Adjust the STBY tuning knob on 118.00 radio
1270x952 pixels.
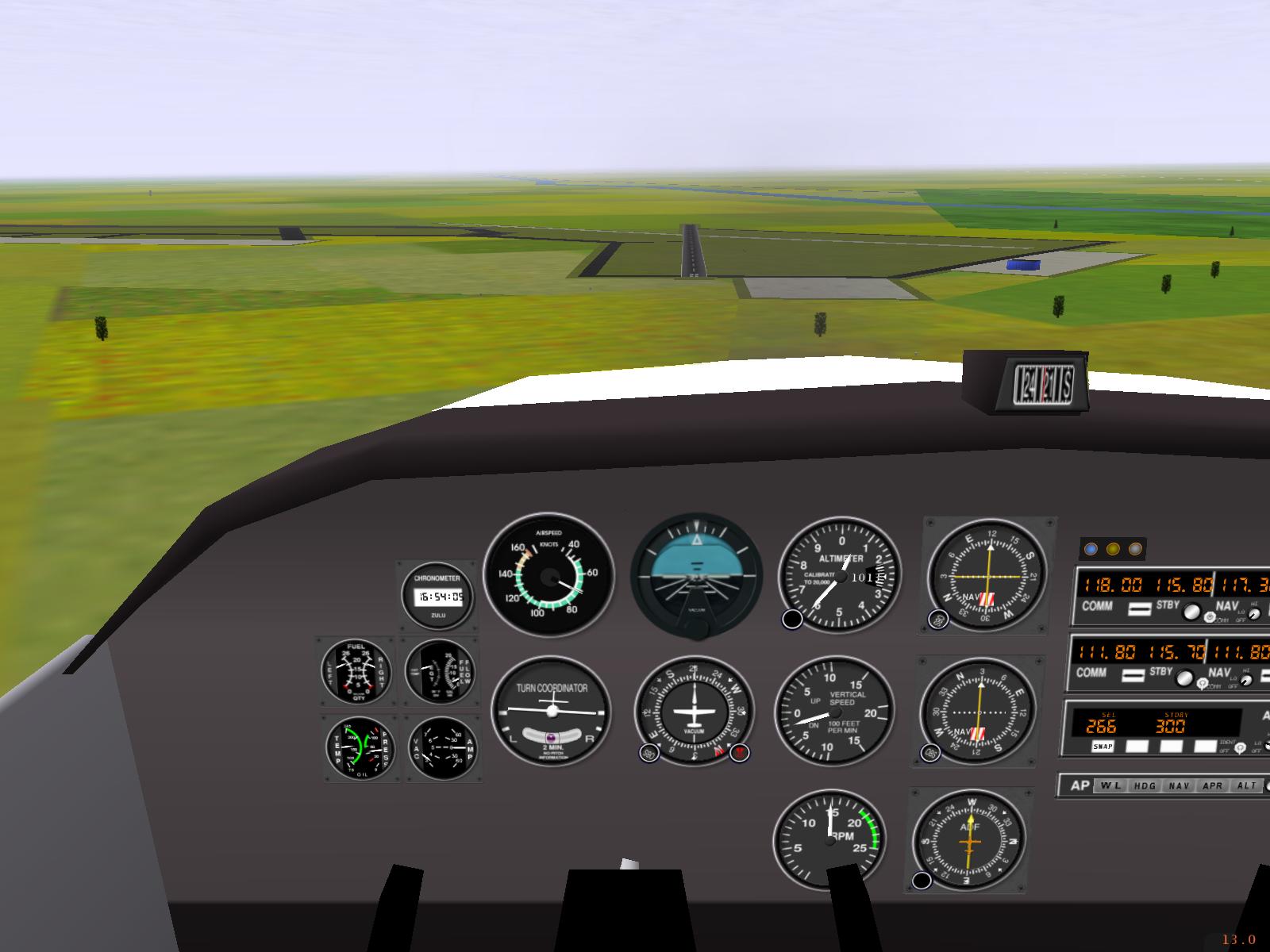[1191, 612]
